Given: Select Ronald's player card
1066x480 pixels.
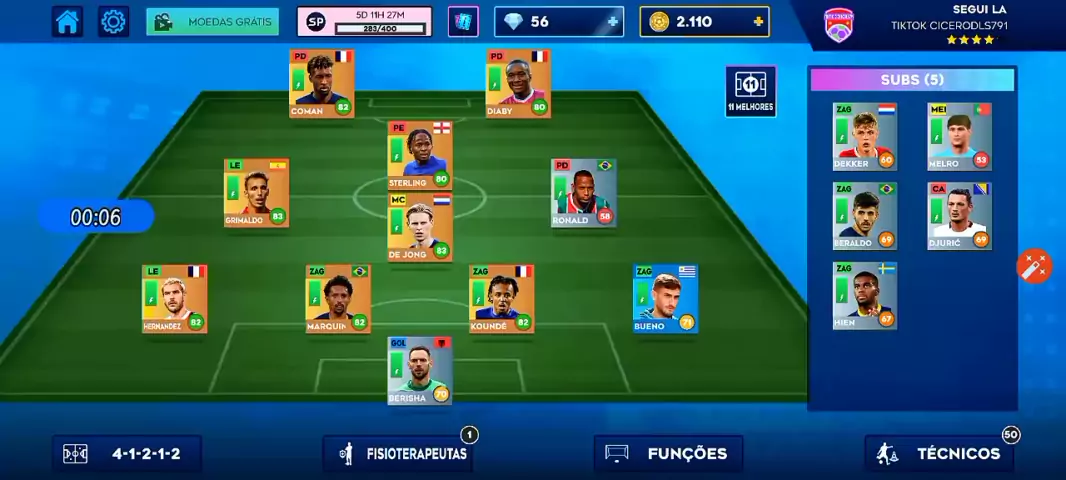Looking at the screenshot, I should point(583,193).
